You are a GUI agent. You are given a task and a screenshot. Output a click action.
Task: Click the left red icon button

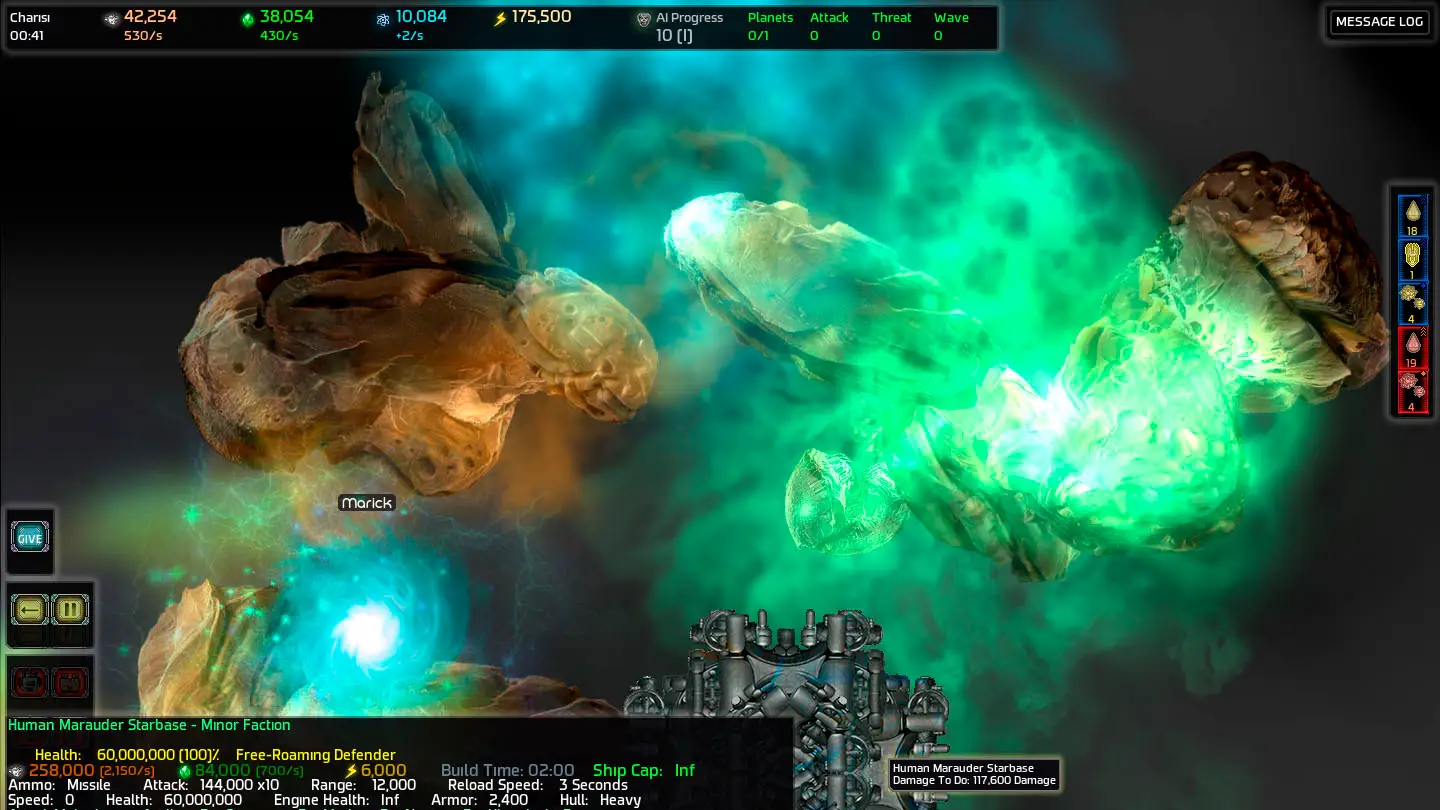coord(30,683)
